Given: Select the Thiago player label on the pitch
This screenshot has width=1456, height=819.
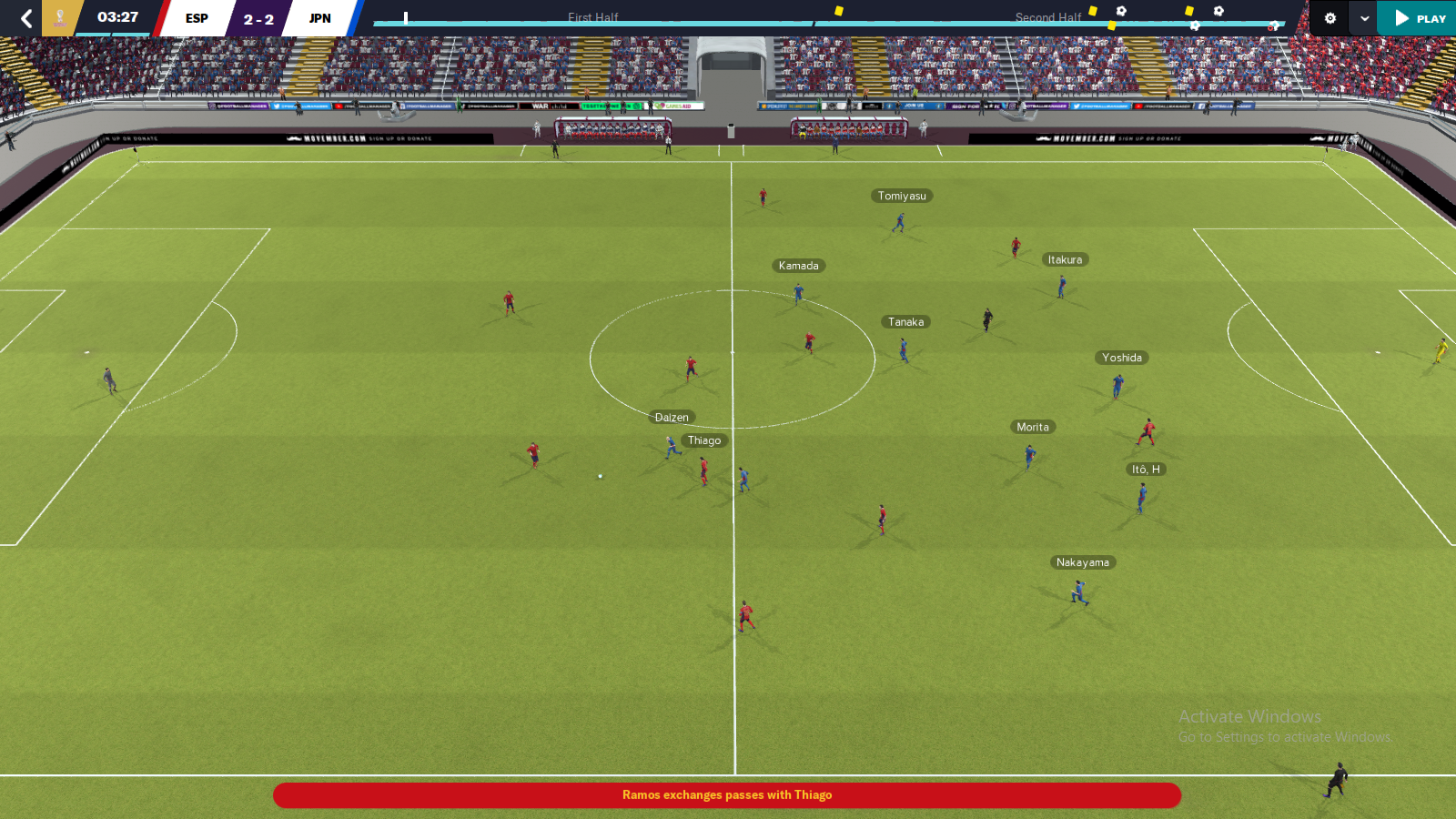Looking at the screenshot, I should [703, 440].
